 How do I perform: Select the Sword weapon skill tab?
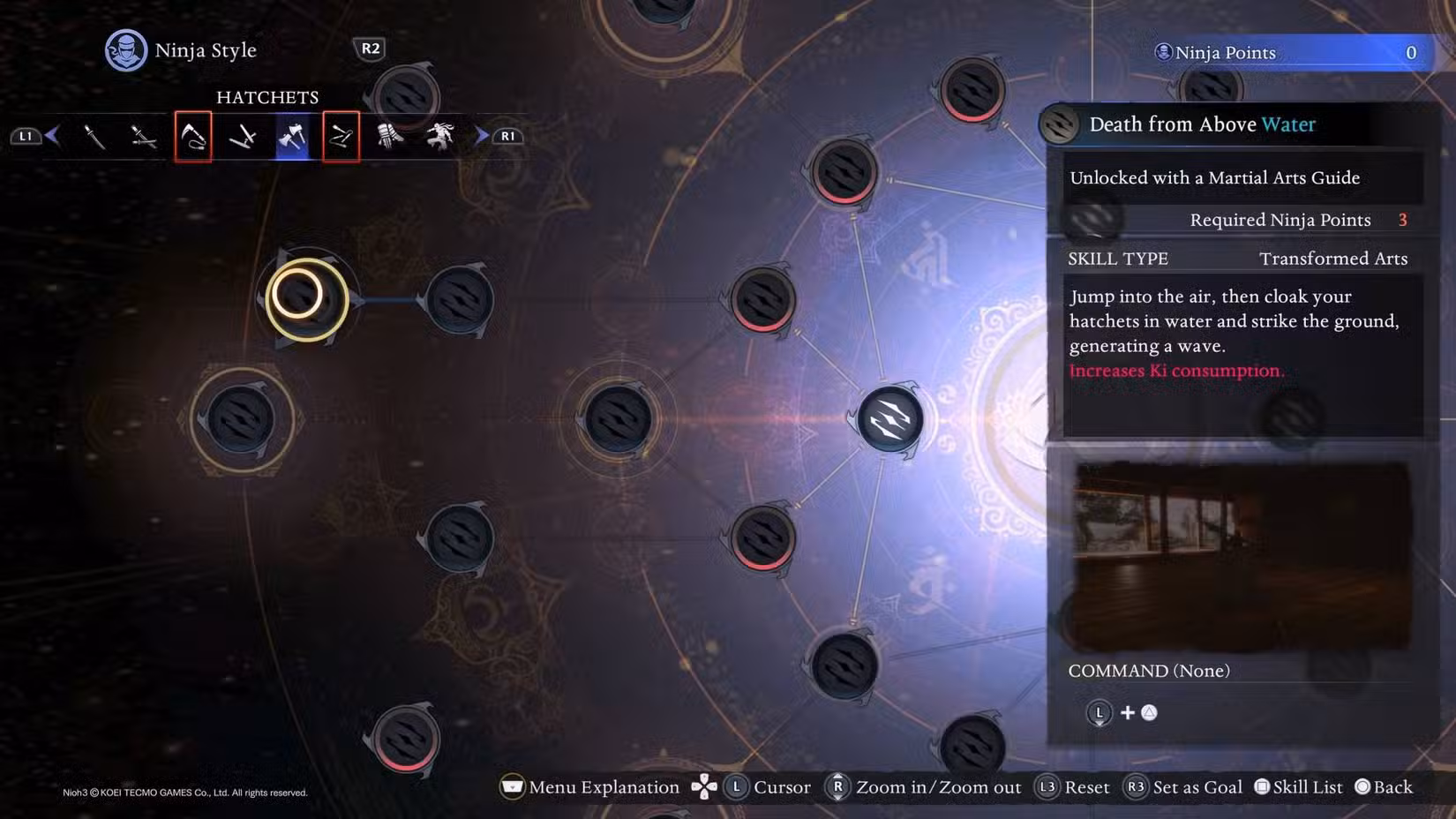(x=95, y=136)
